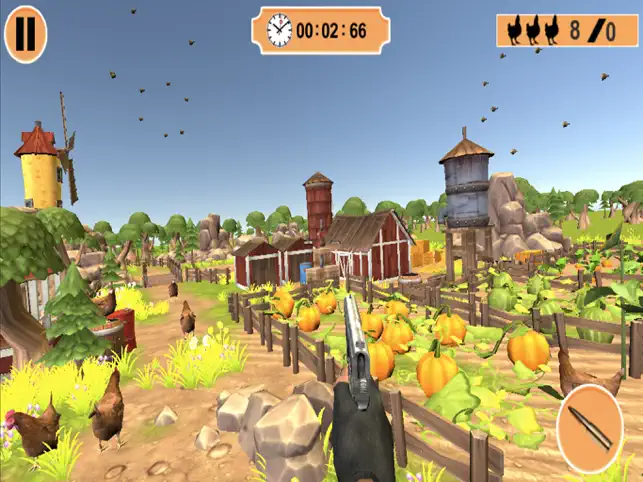The height and width of the screenshot is (482, 643).
Task: Tap the bullet fire button
Action: pyautogui.click(x=589, y=429)
